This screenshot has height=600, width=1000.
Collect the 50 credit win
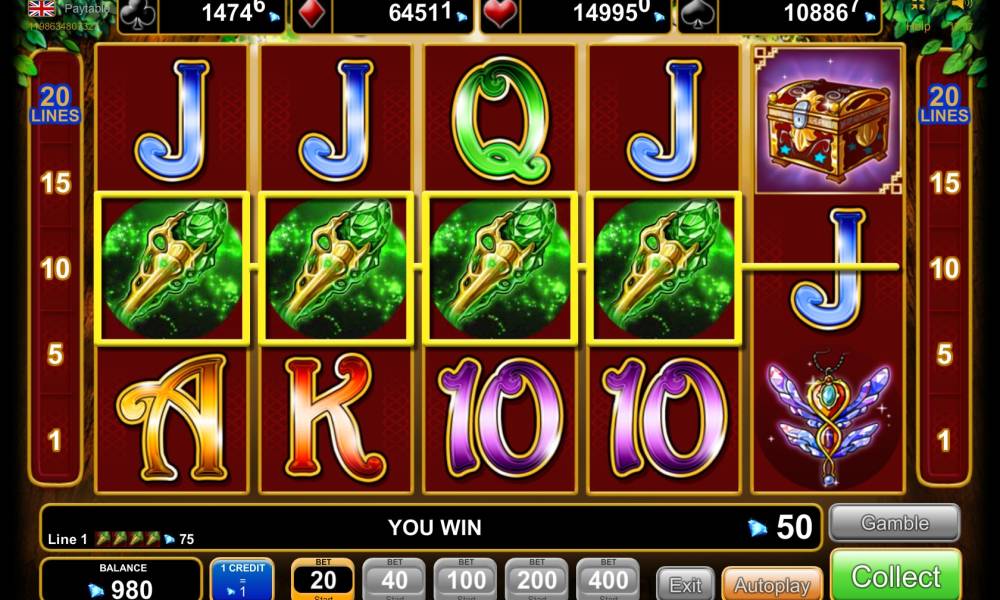click(x=895, y=576)
